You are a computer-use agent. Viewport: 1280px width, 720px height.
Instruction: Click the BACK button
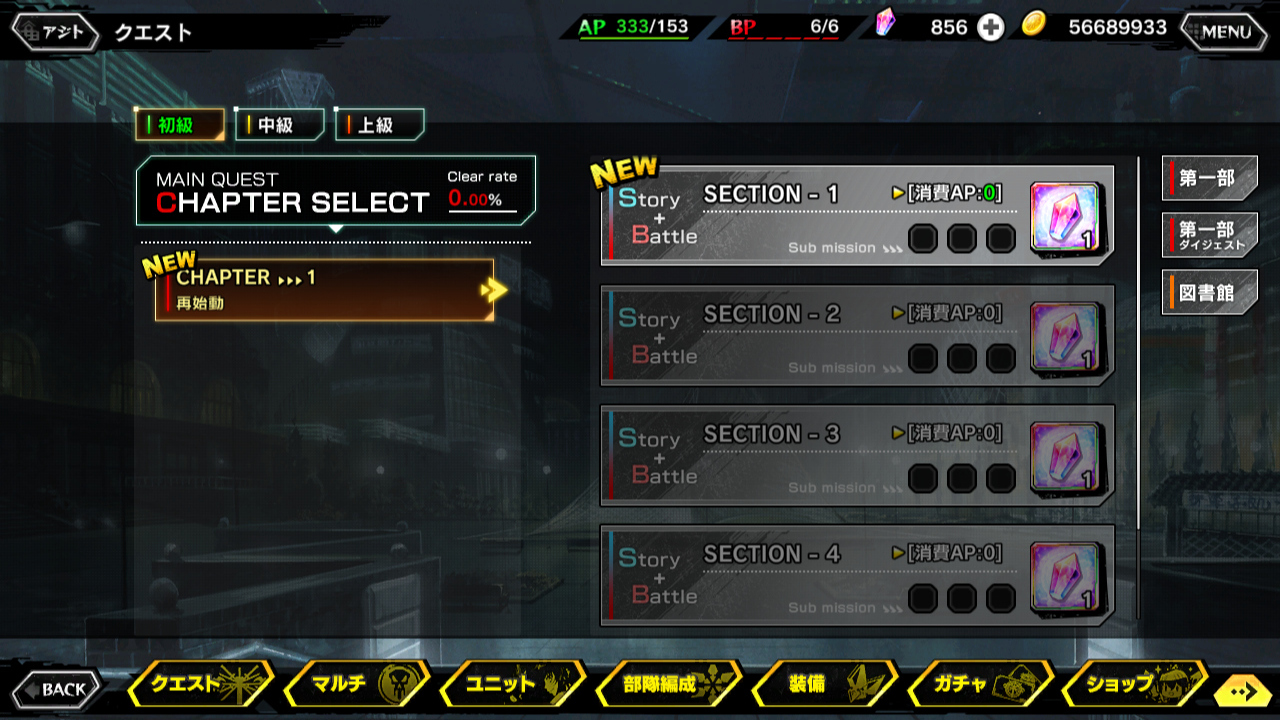pos(57,689)
